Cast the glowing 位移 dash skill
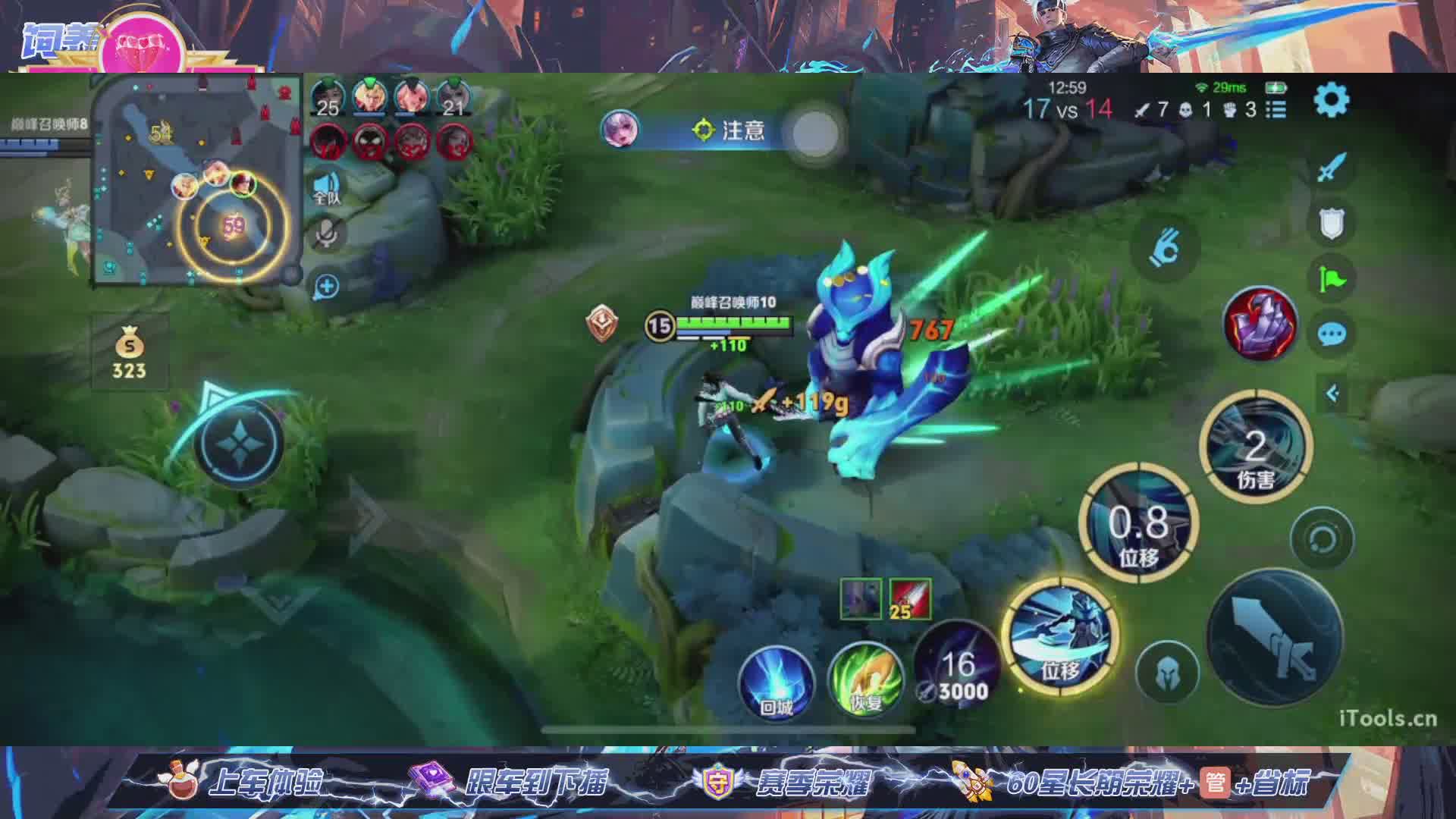This screenshot has height=819, width=1456. tap(1060, 635)
